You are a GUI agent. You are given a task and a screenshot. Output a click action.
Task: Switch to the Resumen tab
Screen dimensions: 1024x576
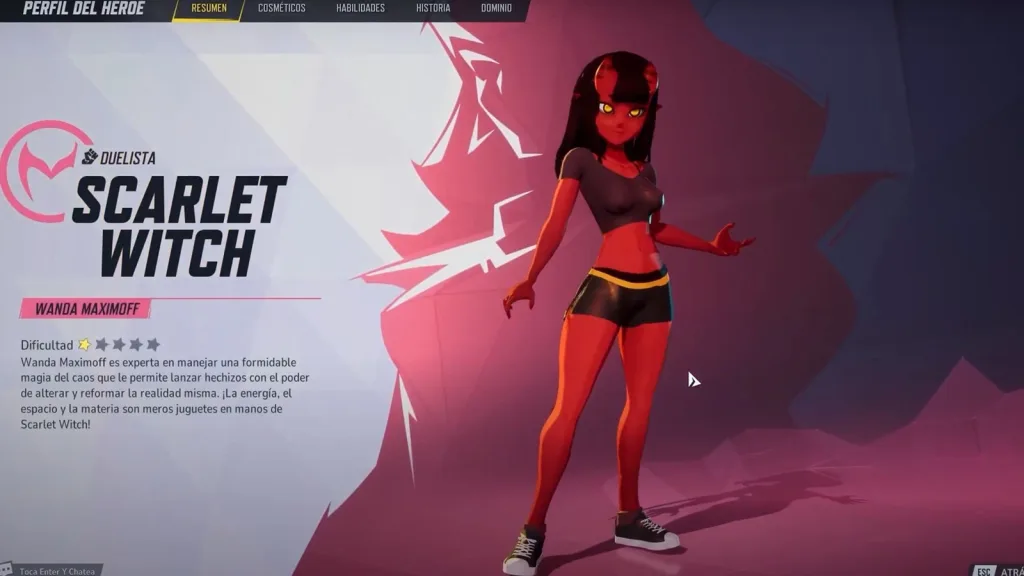coord(208,9)
